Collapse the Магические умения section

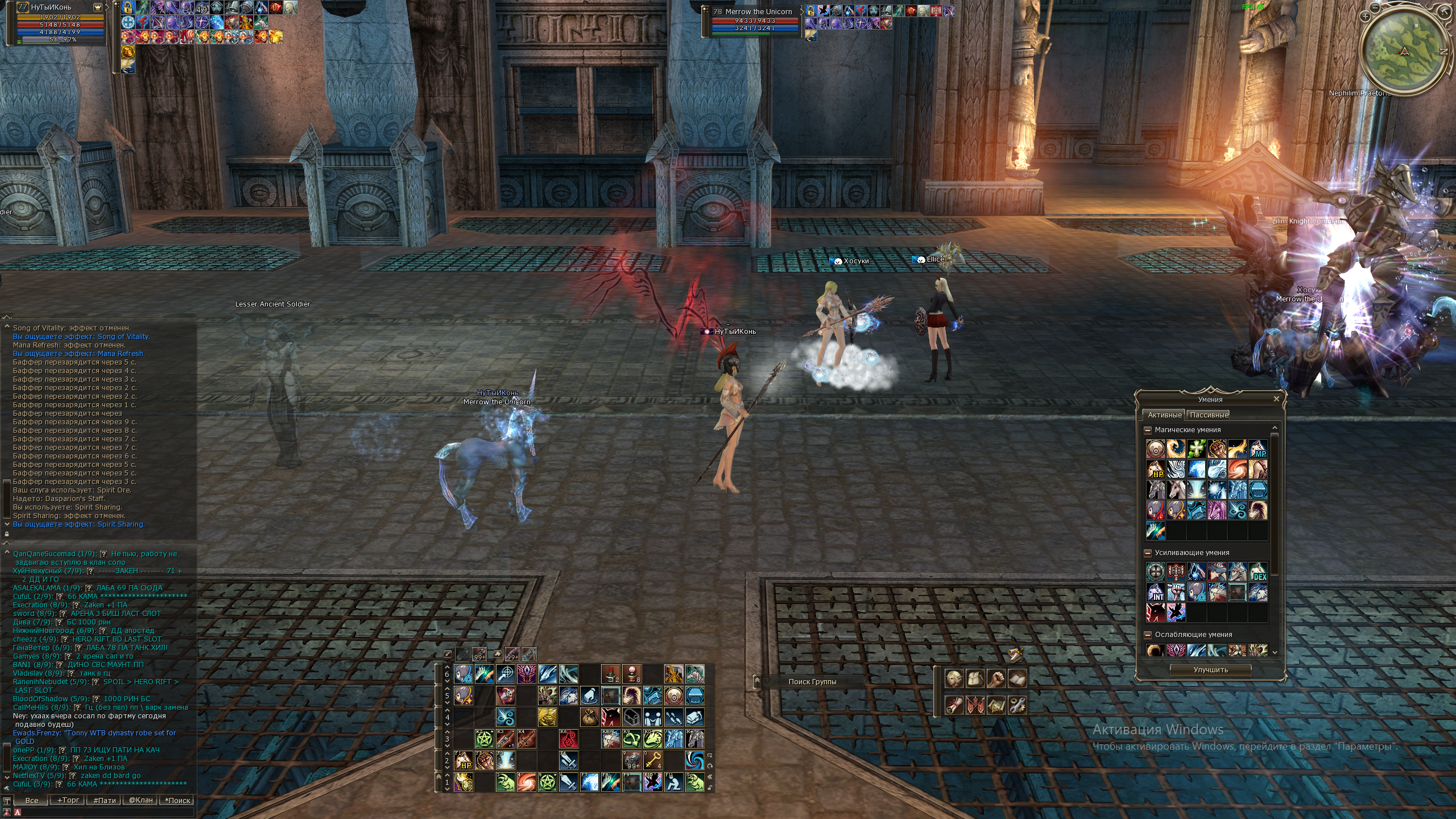(x=1148, y=430)
